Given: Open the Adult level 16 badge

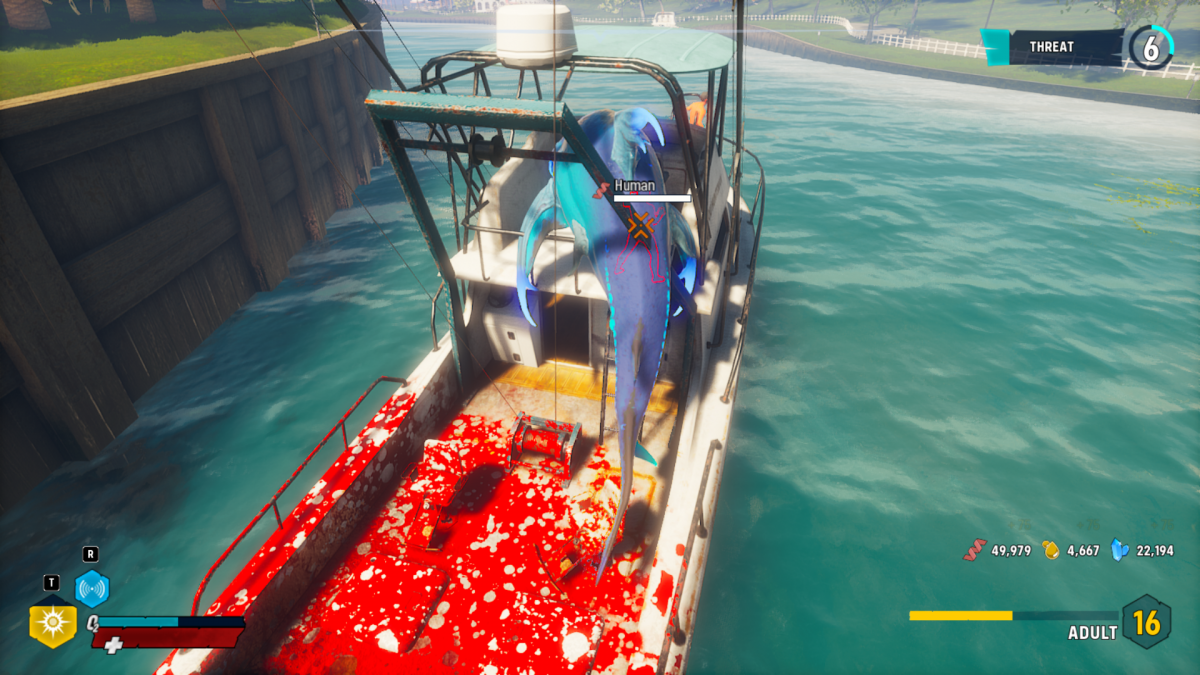Looking at the screenshot, I should coord(1145,622).
